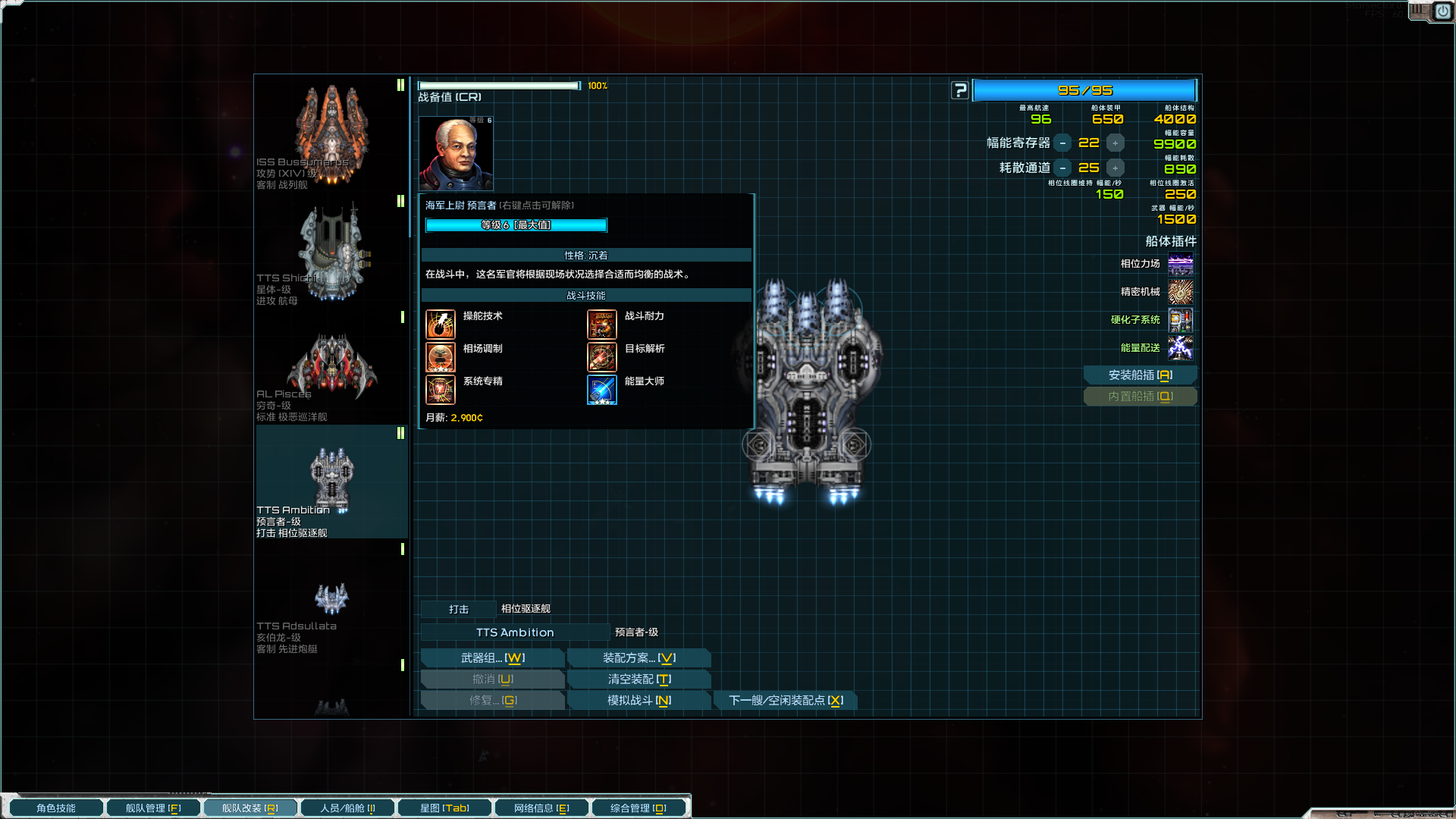Select the ISS Bussumarus ship in fleet list
Screen dimensions: 1456x819
pos(331,135)
